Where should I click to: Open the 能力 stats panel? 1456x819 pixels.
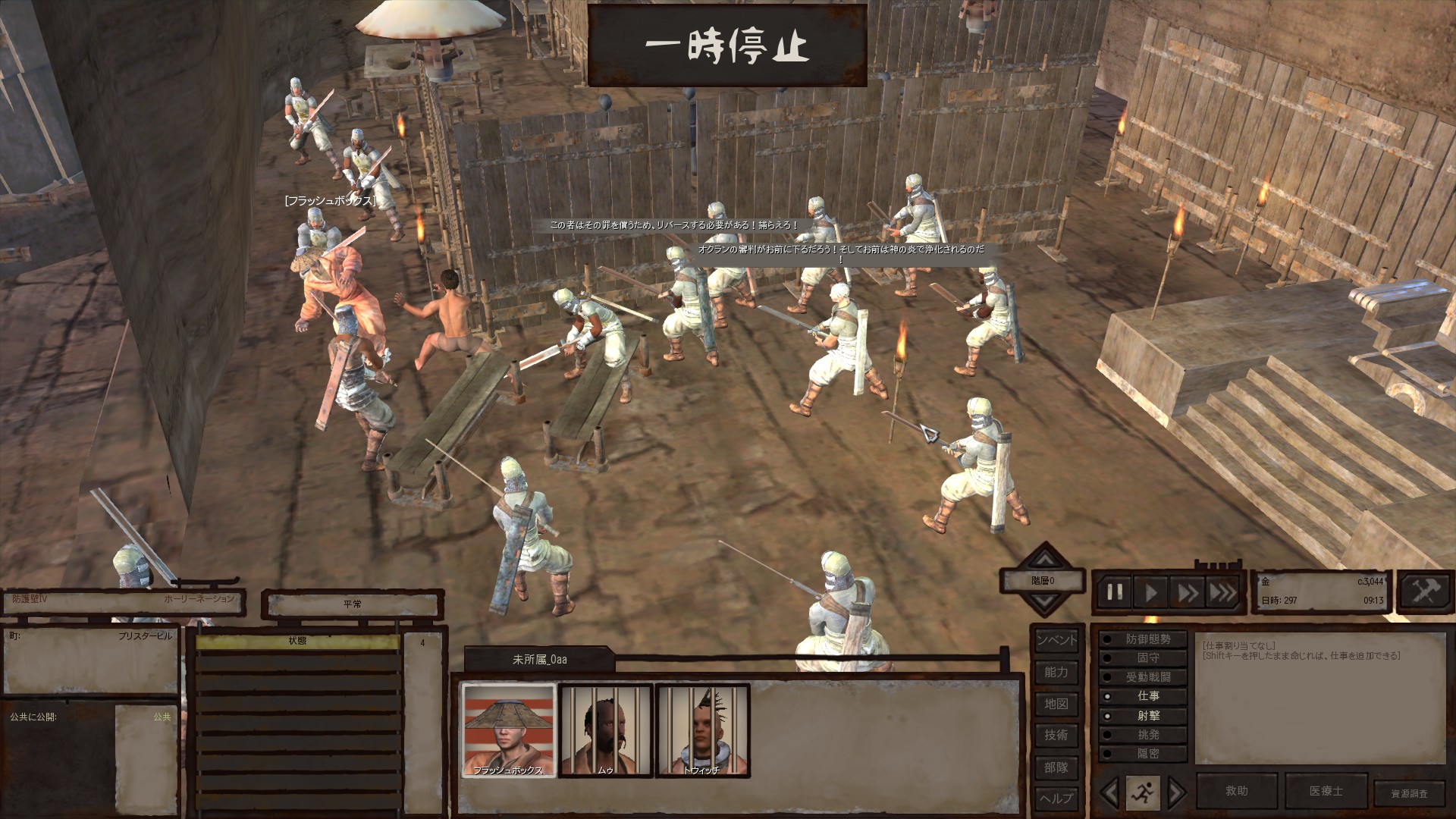1056,672
